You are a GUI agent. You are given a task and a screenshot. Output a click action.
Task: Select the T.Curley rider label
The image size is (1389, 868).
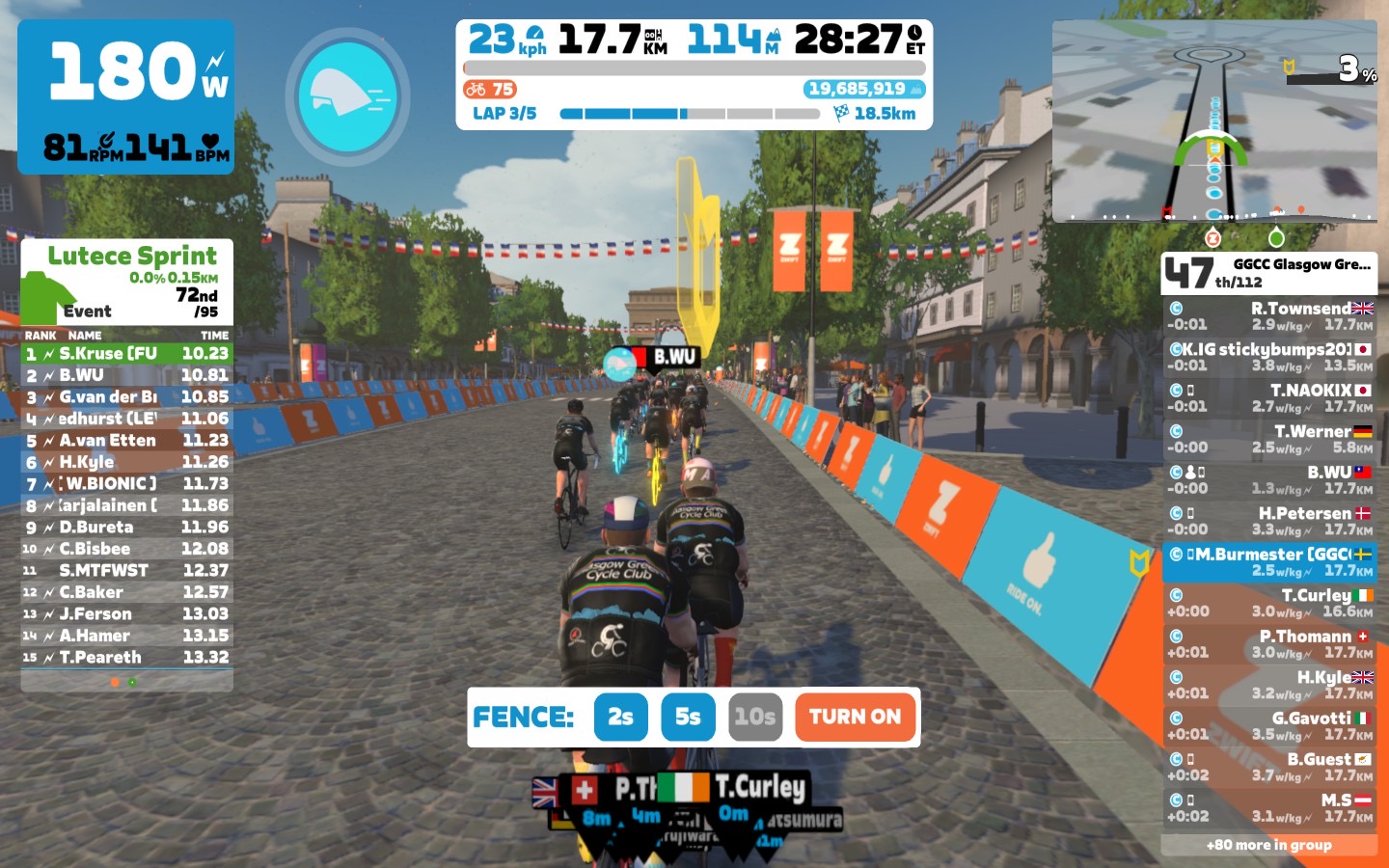(x=760, y=788)
